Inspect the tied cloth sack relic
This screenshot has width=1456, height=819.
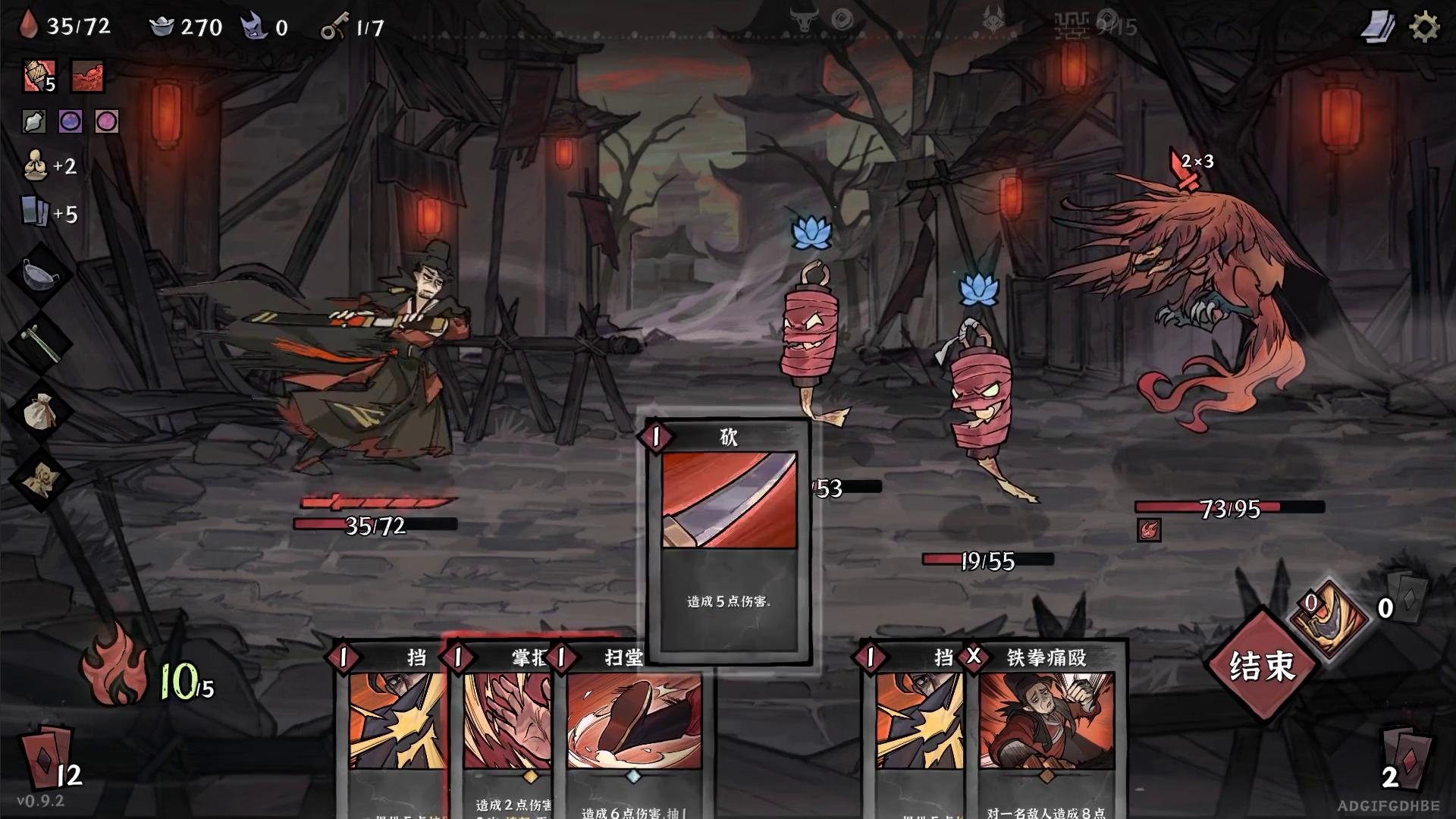tap(39, 412)
